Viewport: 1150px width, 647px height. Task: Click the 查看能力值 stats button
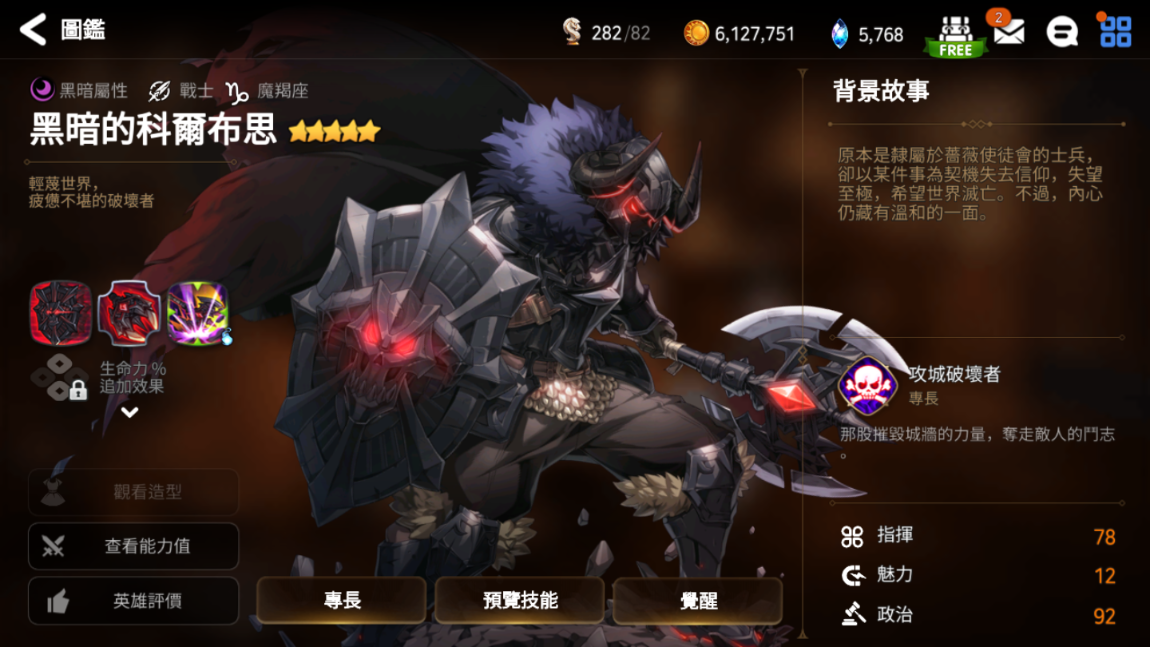pos(134,546)
